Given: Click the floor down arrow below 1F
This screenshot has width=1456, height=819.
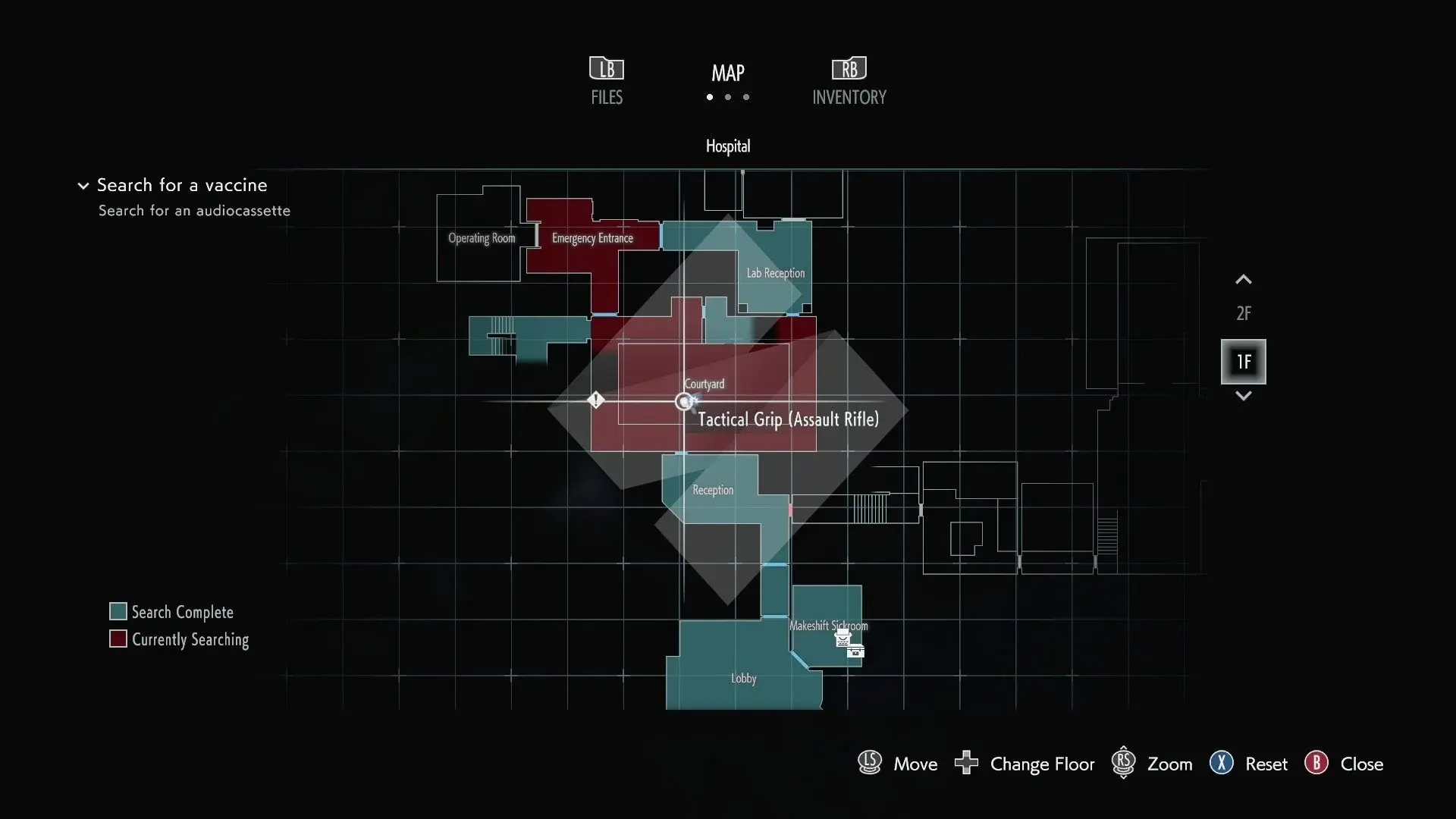Looking at the screenshot, I should point(1243,396).
